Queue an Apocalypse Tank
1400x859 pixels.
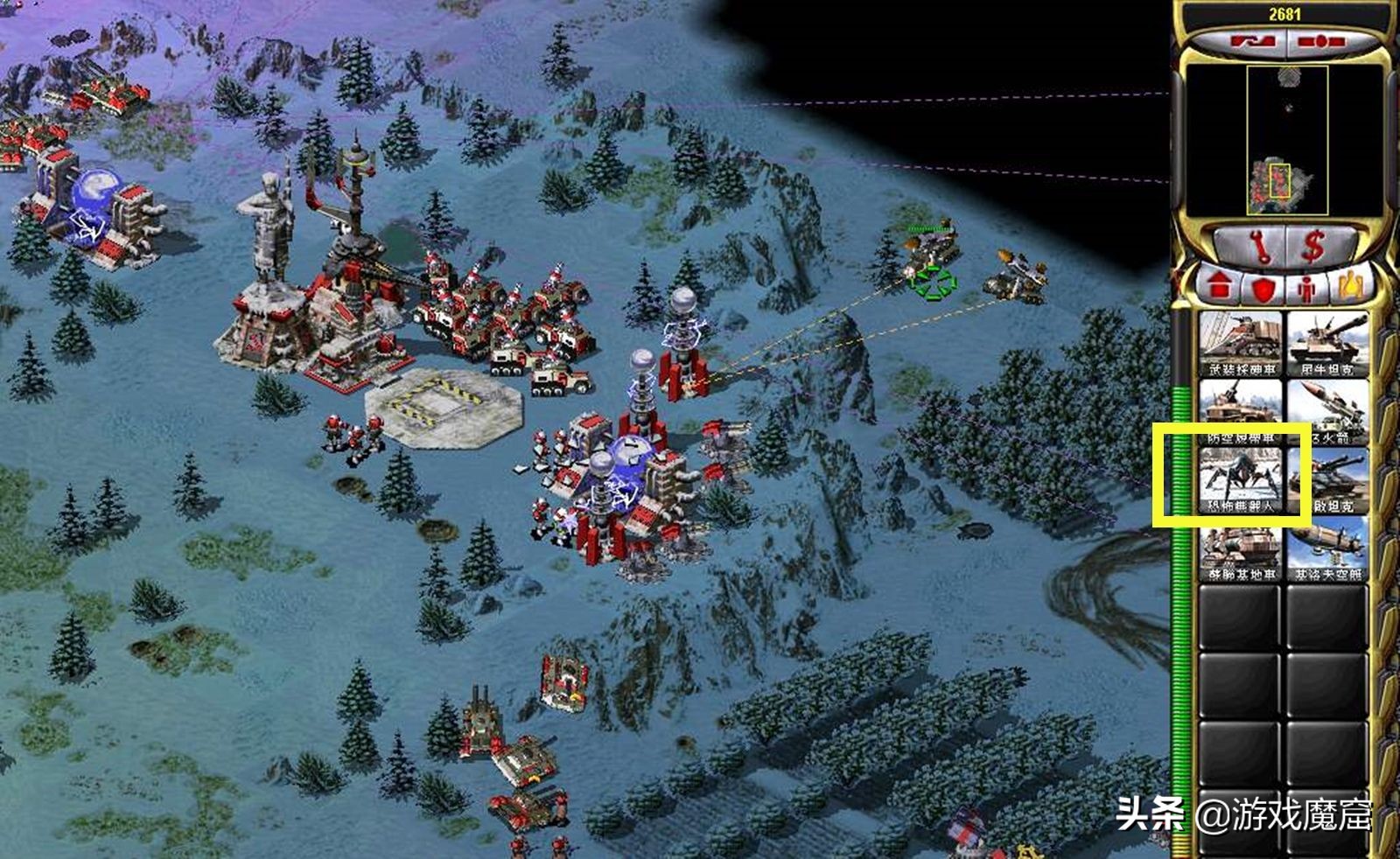pos(1326,480)
